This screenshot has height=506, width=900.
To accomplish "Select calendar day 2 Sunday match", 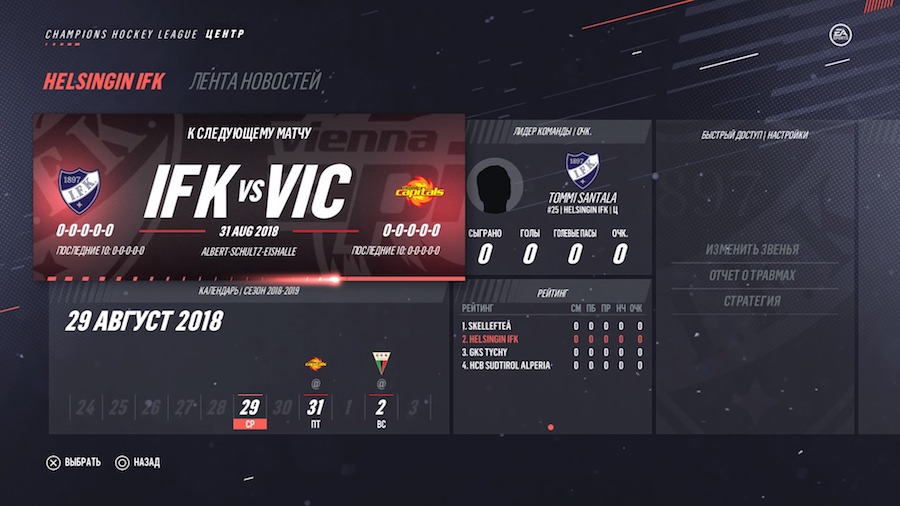I will (381, 408).
